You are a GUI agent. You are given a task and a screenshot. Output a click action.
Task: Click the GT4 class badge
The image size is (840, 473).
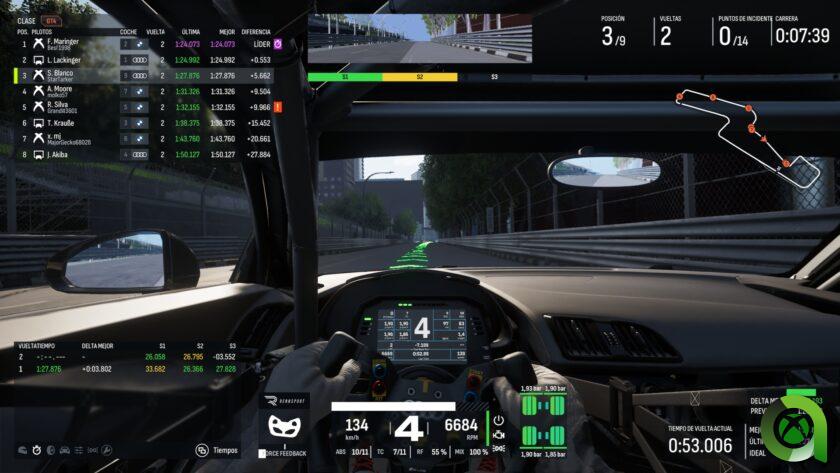47,20
